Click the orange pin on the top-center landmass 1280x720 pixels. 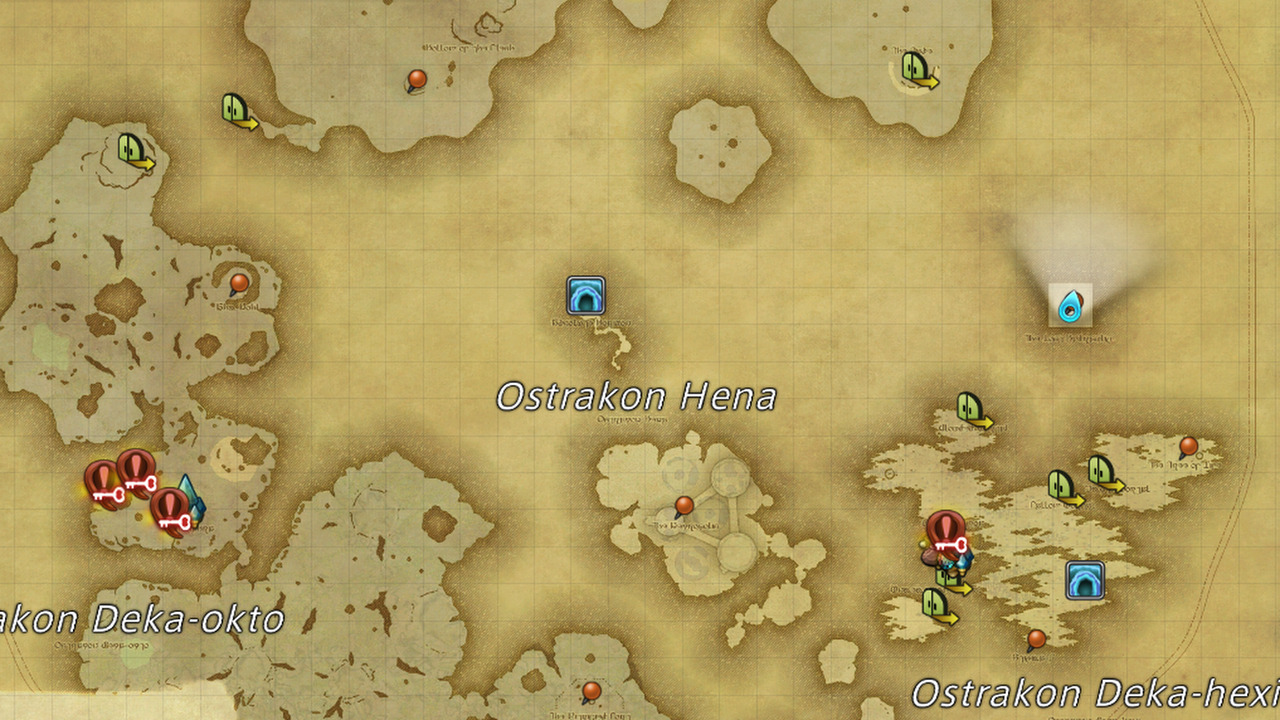[x=416, y=77]
